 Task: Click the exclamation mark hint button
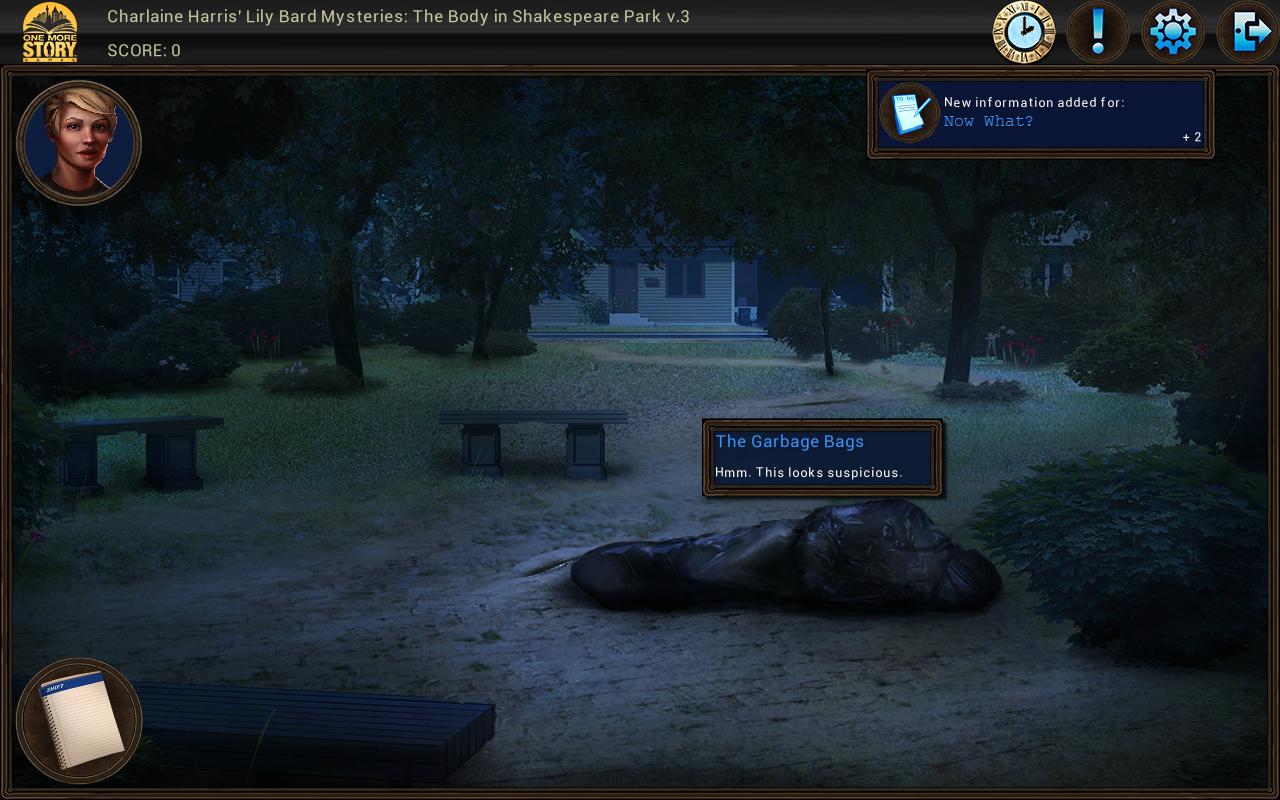point(1098,33)
